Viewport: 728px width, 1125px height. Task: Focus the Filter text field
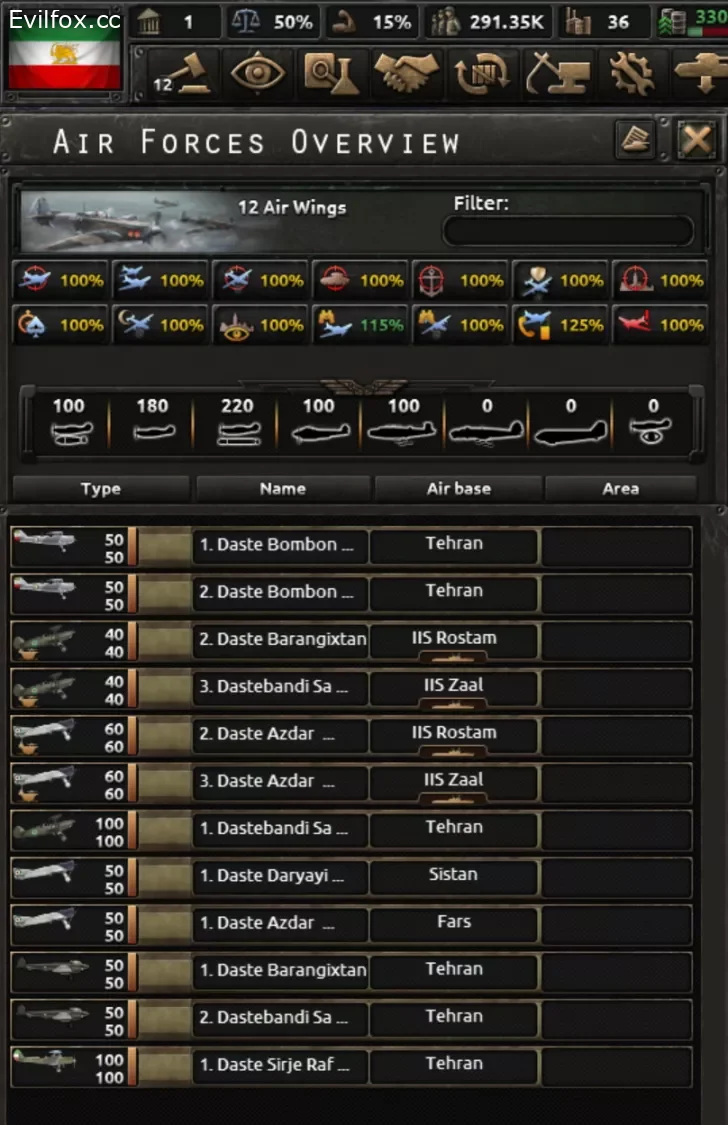pyautogui.click(x=568, y=231)
